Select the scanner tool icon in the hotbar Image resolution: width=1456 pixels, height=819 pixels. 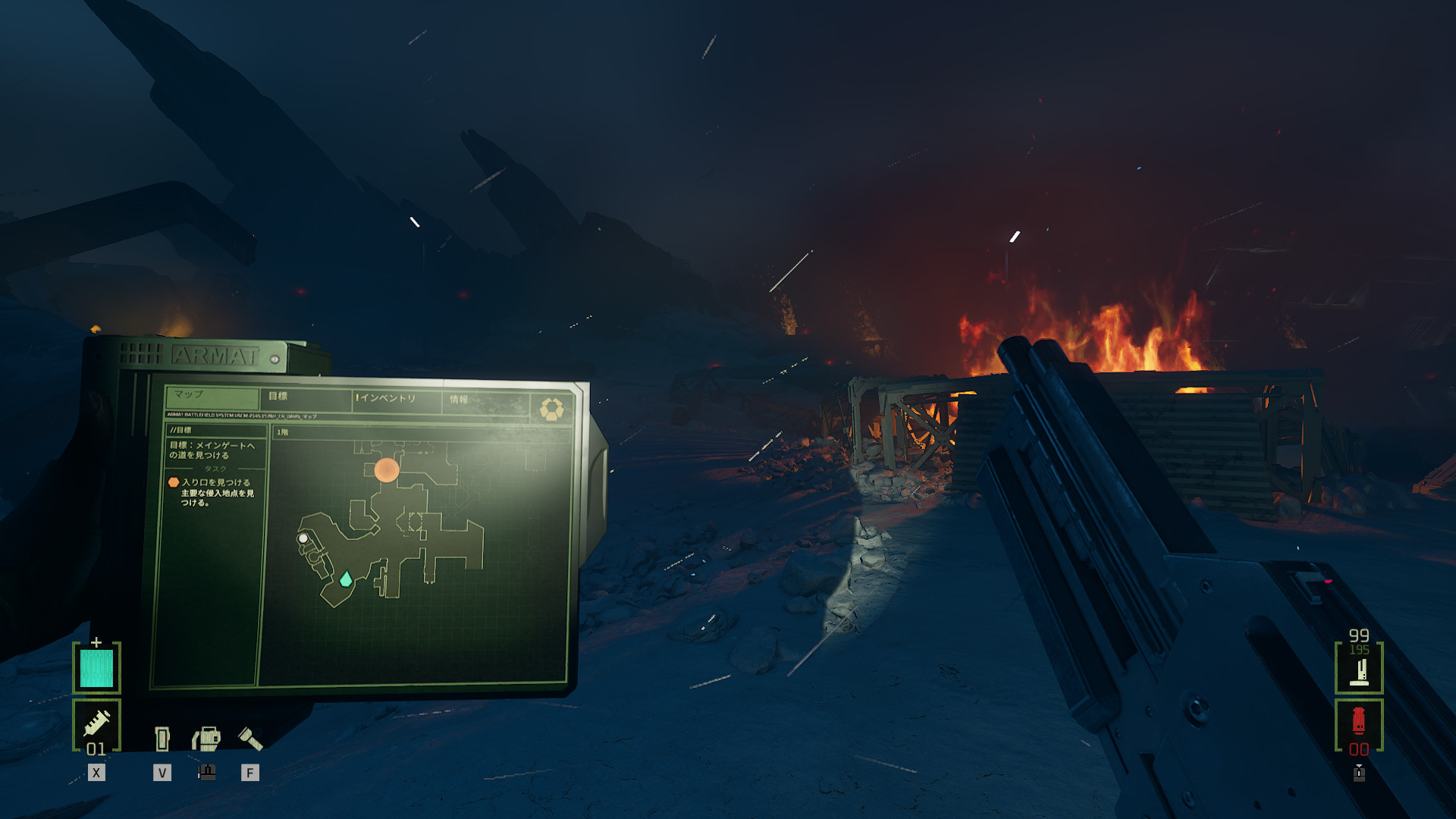[206, 738]
